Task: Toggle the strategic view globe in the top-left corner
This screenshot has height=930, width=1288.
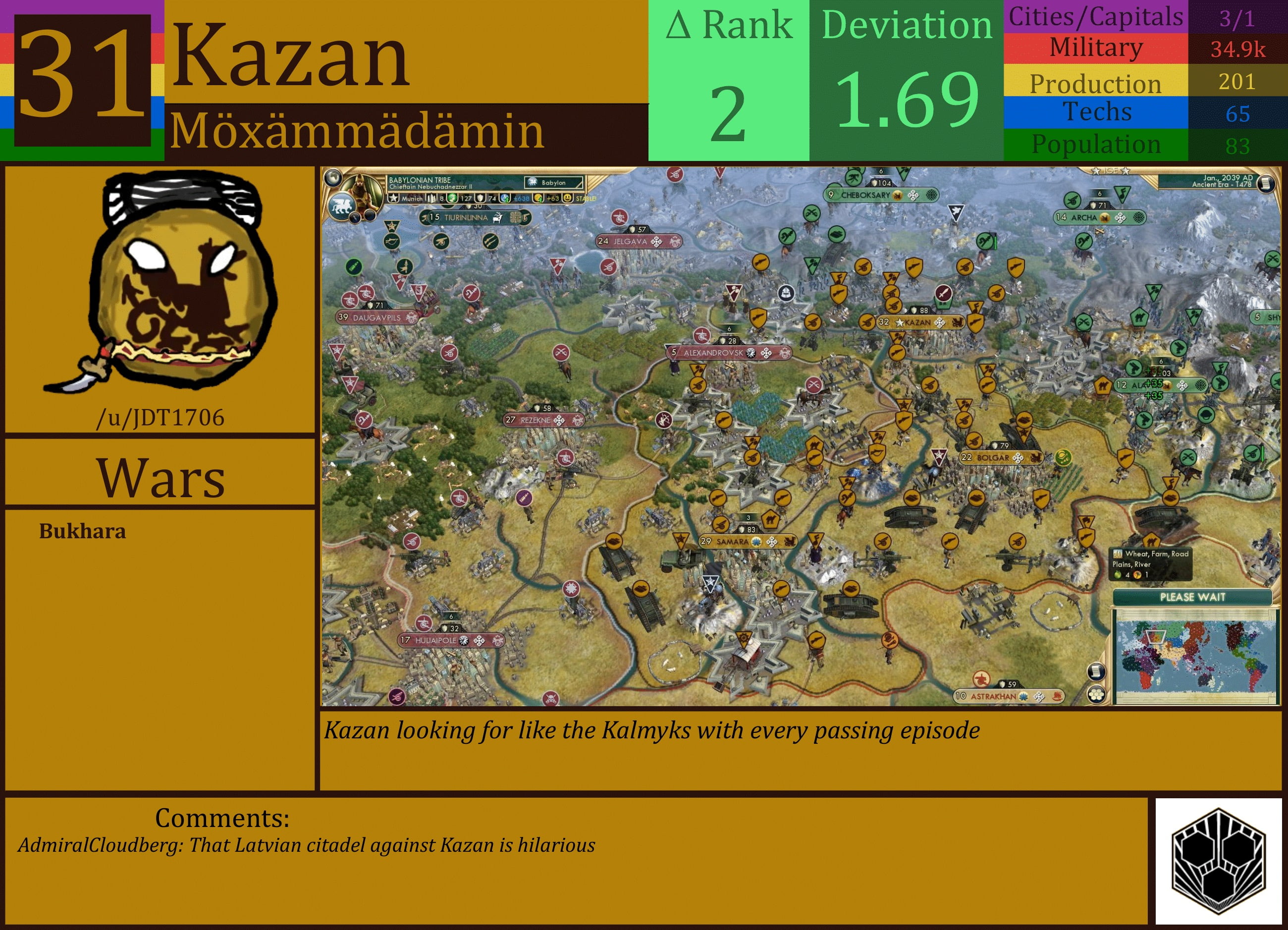Action: click(x=333, y=179)
